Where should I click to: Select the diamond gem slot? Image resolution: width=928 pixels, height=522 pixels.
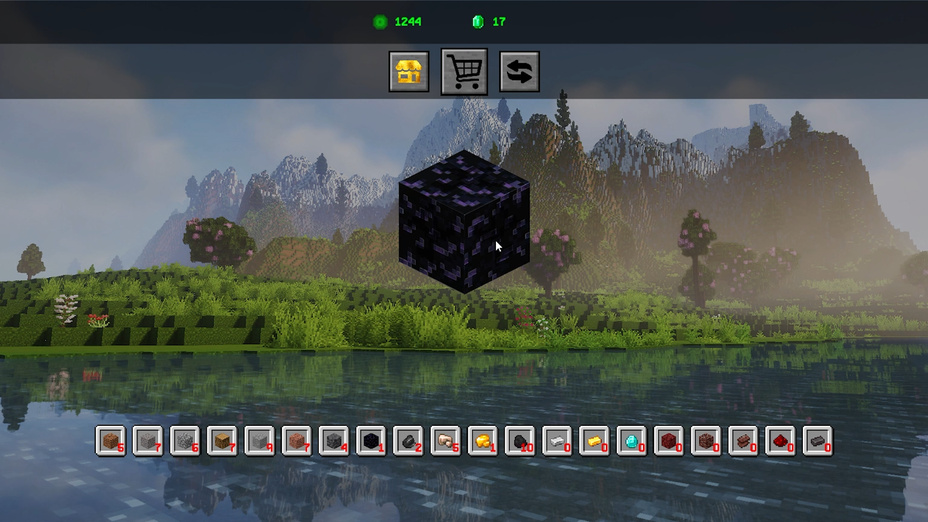click(632, 440)
